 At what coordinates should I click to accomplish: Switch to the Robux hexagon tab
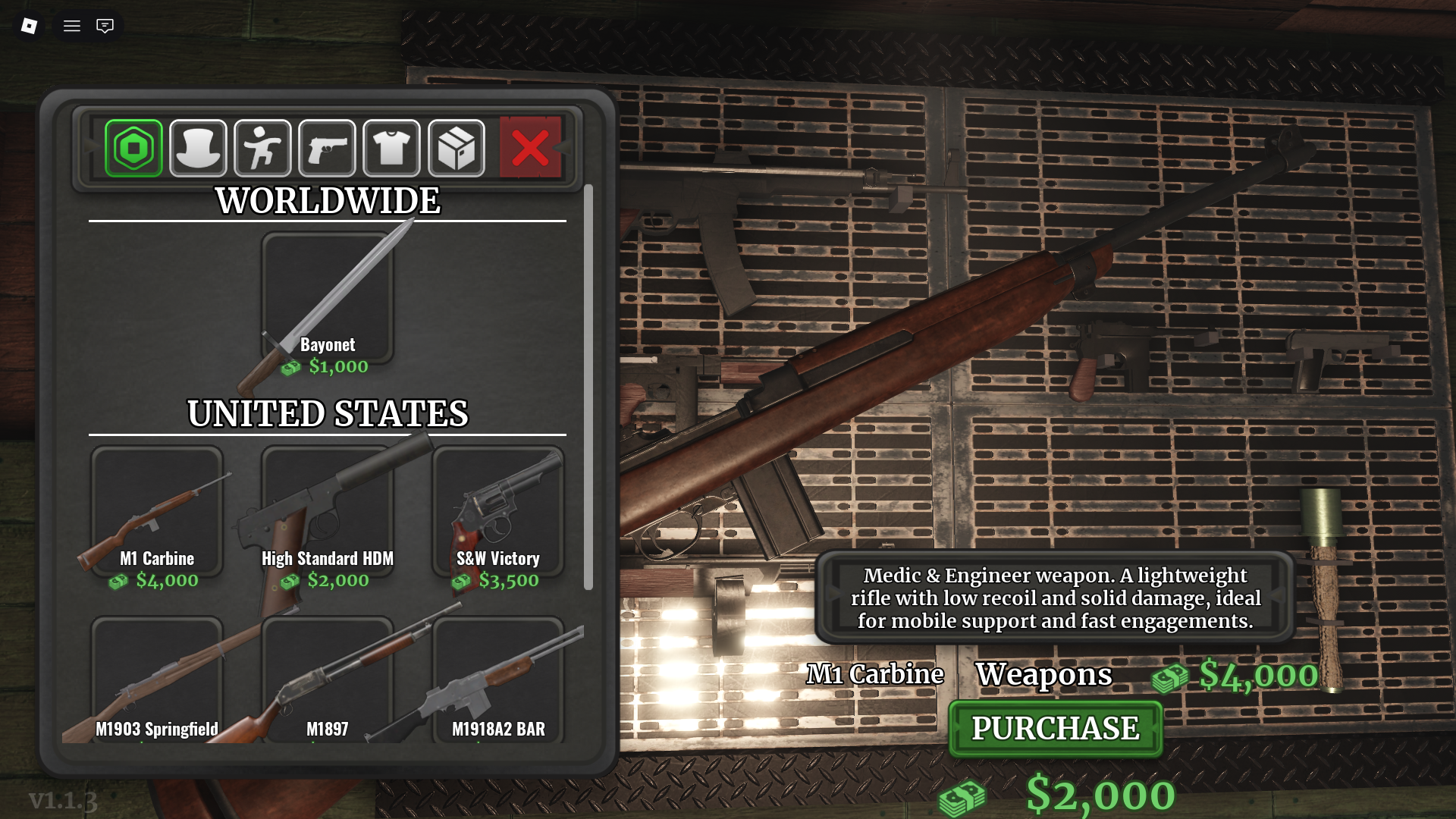coord(133,147)
